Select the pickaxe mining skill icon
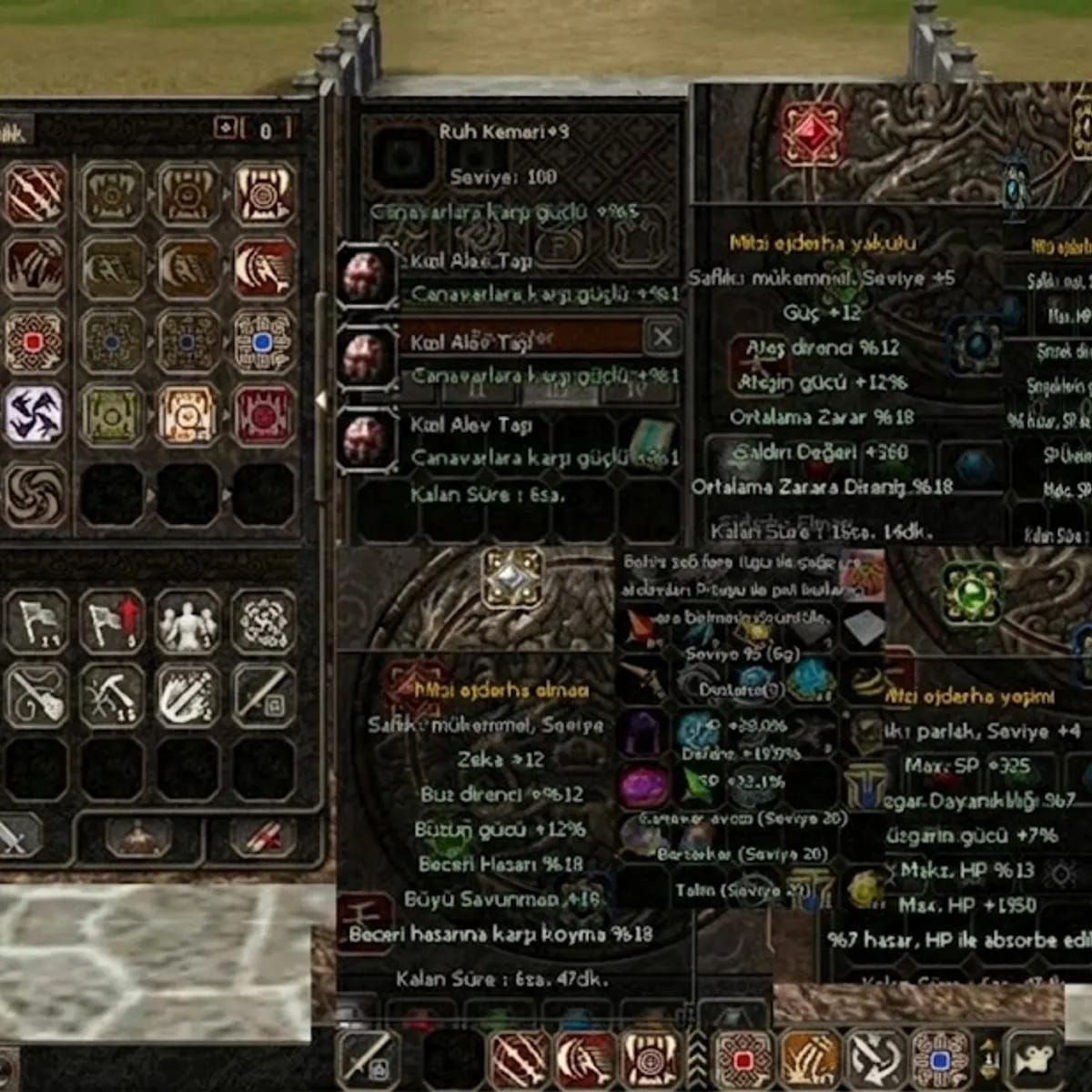1092x1092 pixels. click(112, 697)
